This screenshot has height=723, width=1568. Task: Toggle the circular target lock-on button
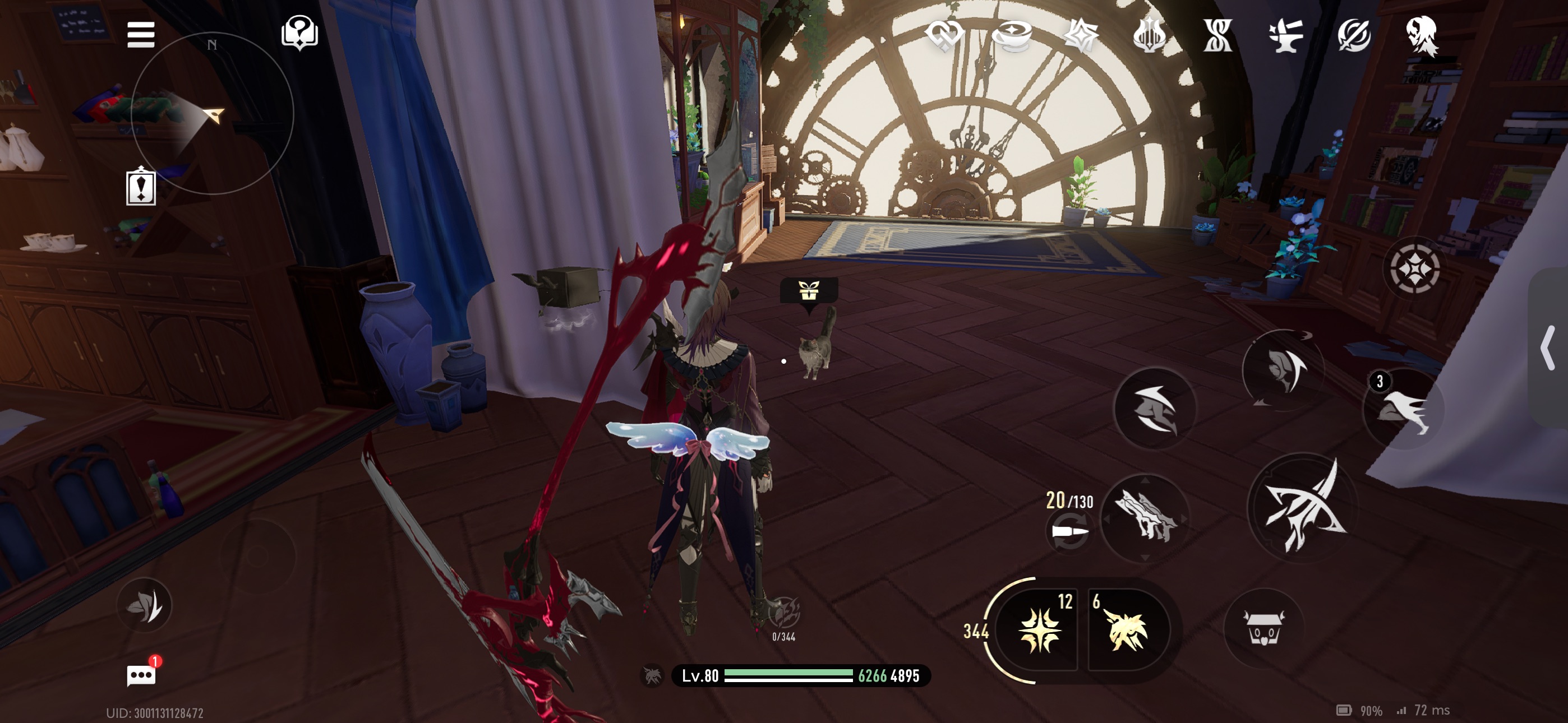pyautogui.click(x=1413, y=268)
